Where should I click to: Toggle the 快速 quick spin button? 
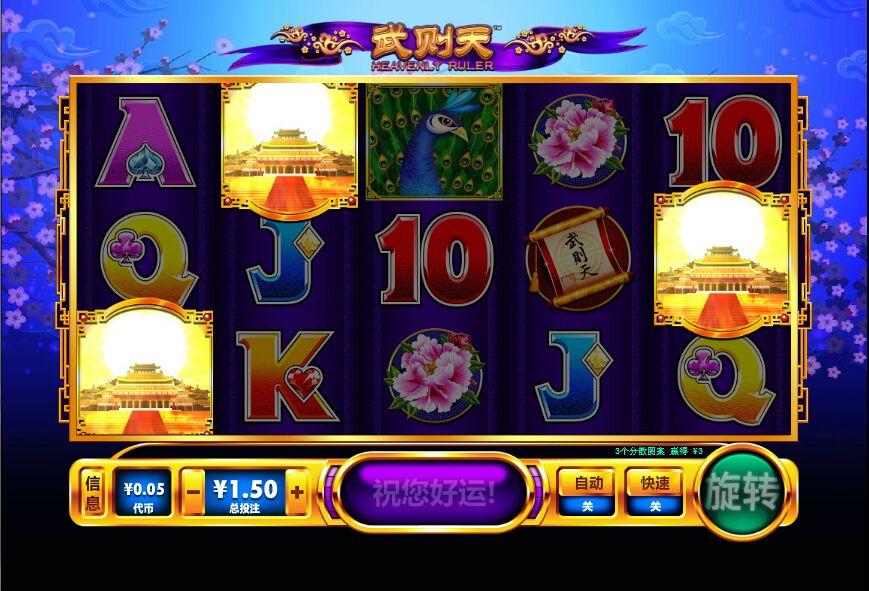pos(655,491)
